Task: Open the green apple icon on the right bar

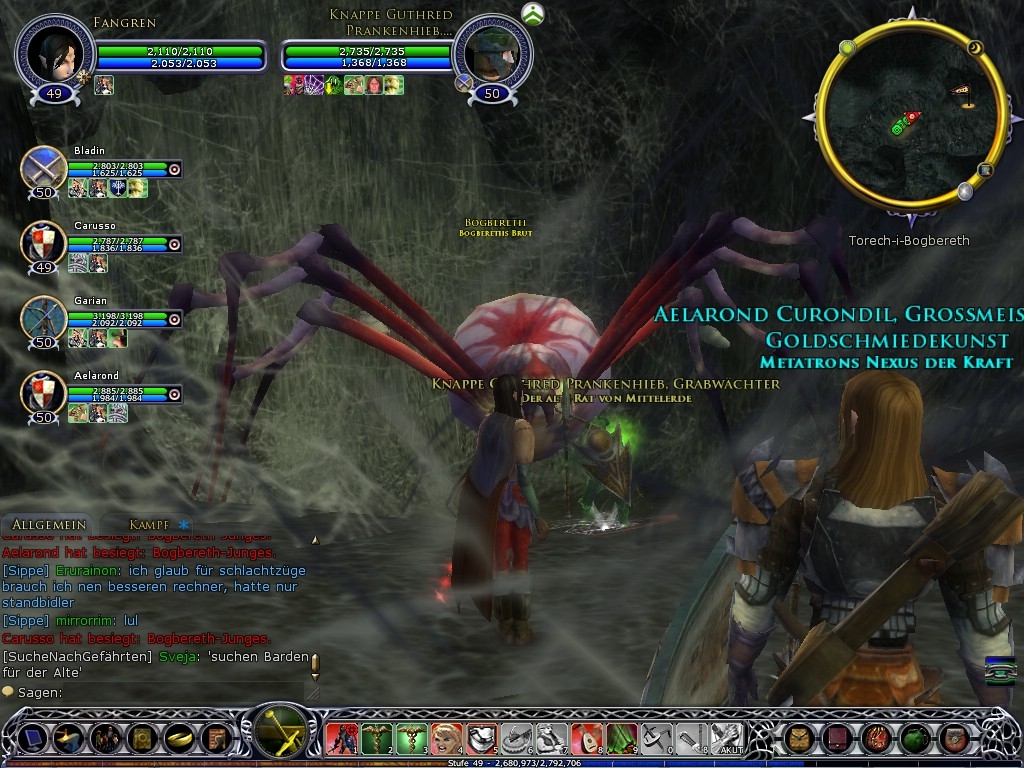Action: (x=914, y=738)
